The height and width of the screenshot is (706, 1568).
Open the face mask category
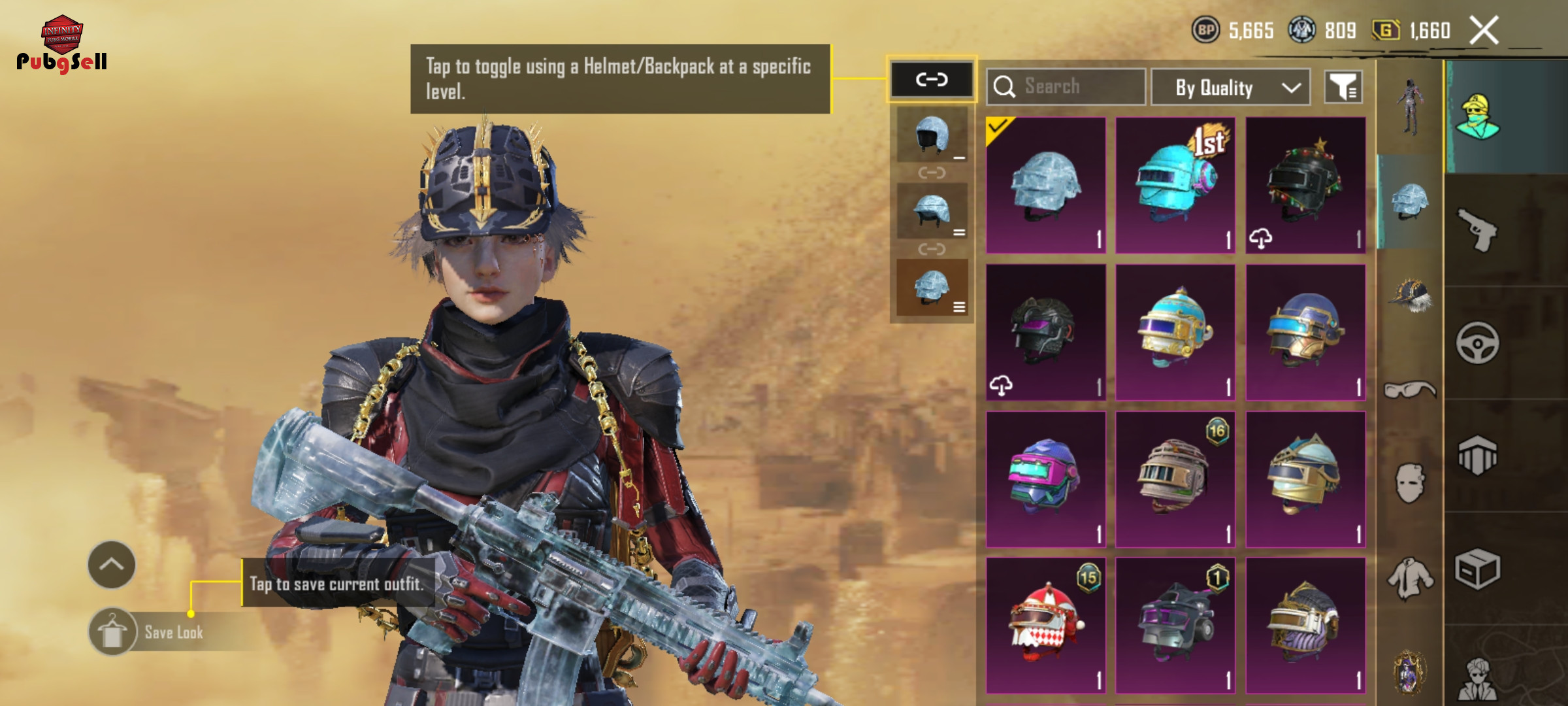[x=1409, y=484]
